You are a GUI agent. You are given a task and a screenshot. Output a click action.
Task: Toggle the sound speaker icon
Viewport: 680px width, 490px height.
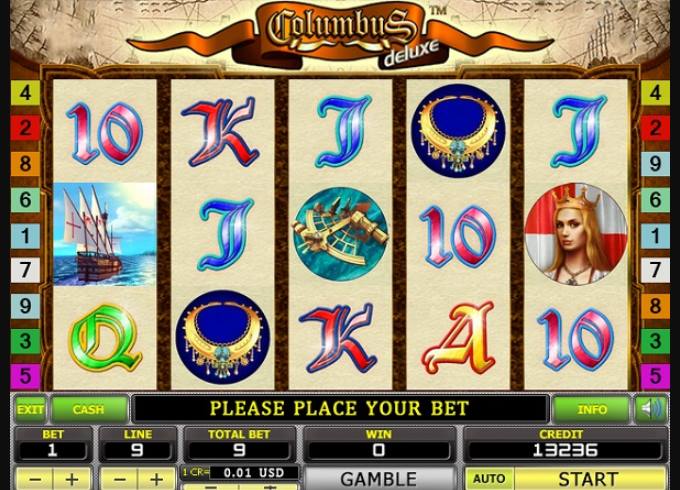coord(652,409)
